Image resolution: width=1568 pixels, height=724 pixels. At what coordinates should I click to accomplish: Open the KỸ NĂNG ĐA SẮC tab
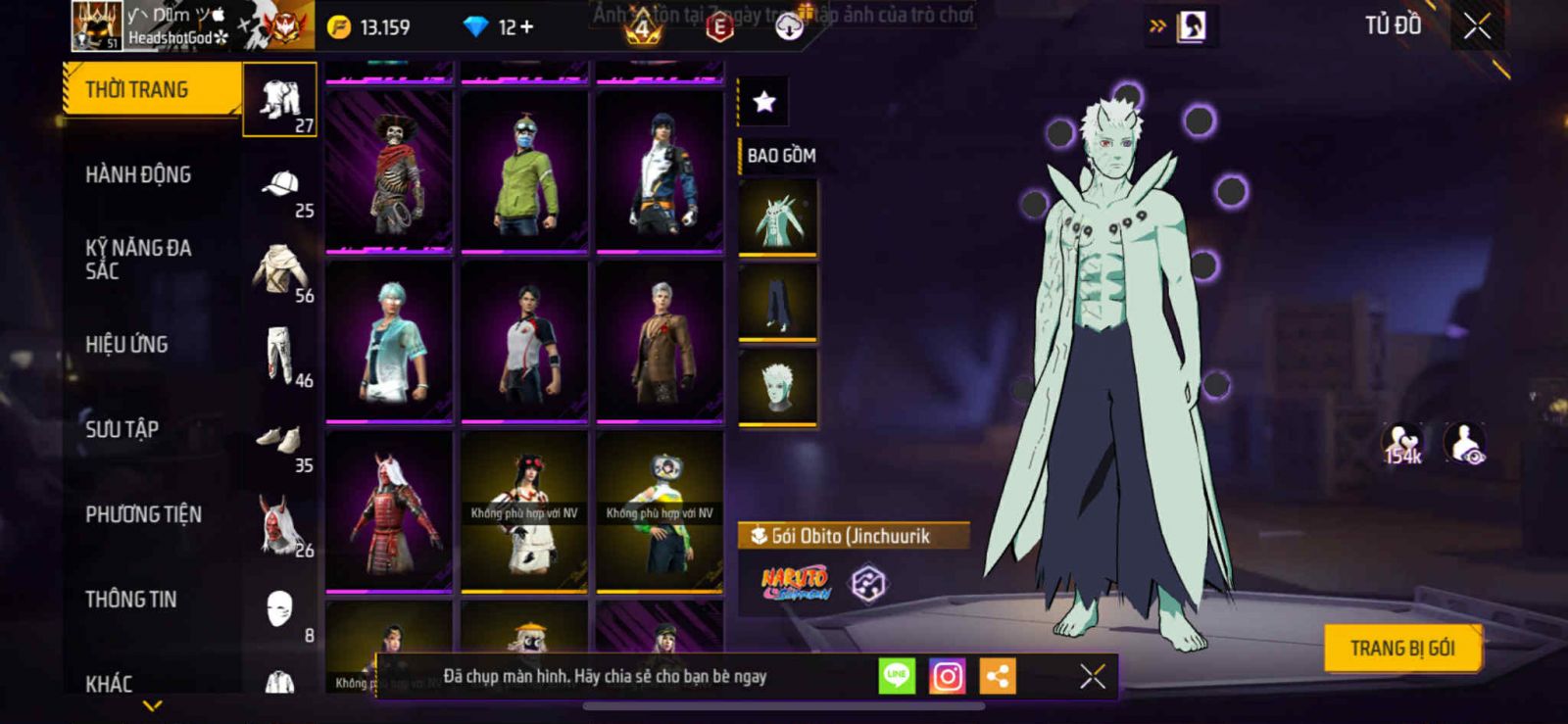tap(138, 260)
